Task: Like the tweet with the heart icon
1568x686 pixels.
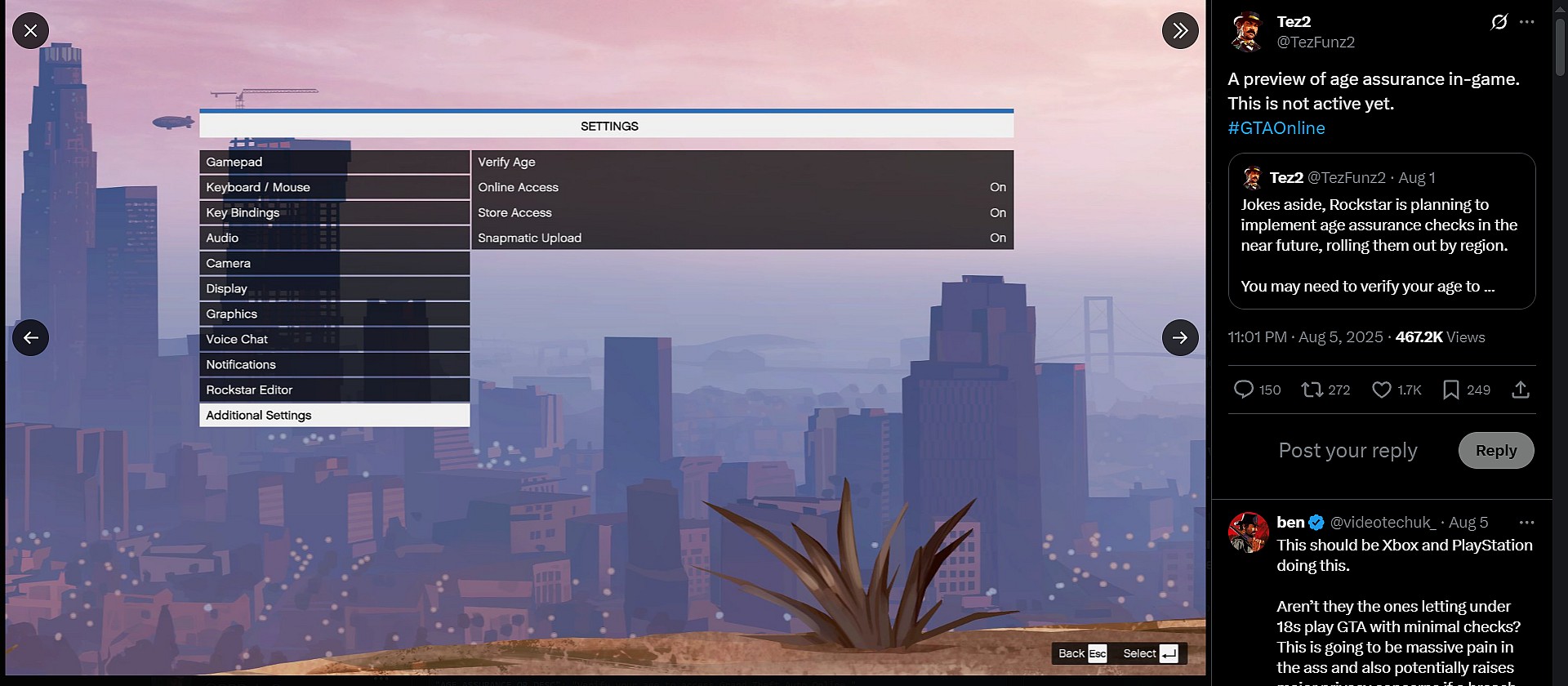Action: coord(1384,390)
